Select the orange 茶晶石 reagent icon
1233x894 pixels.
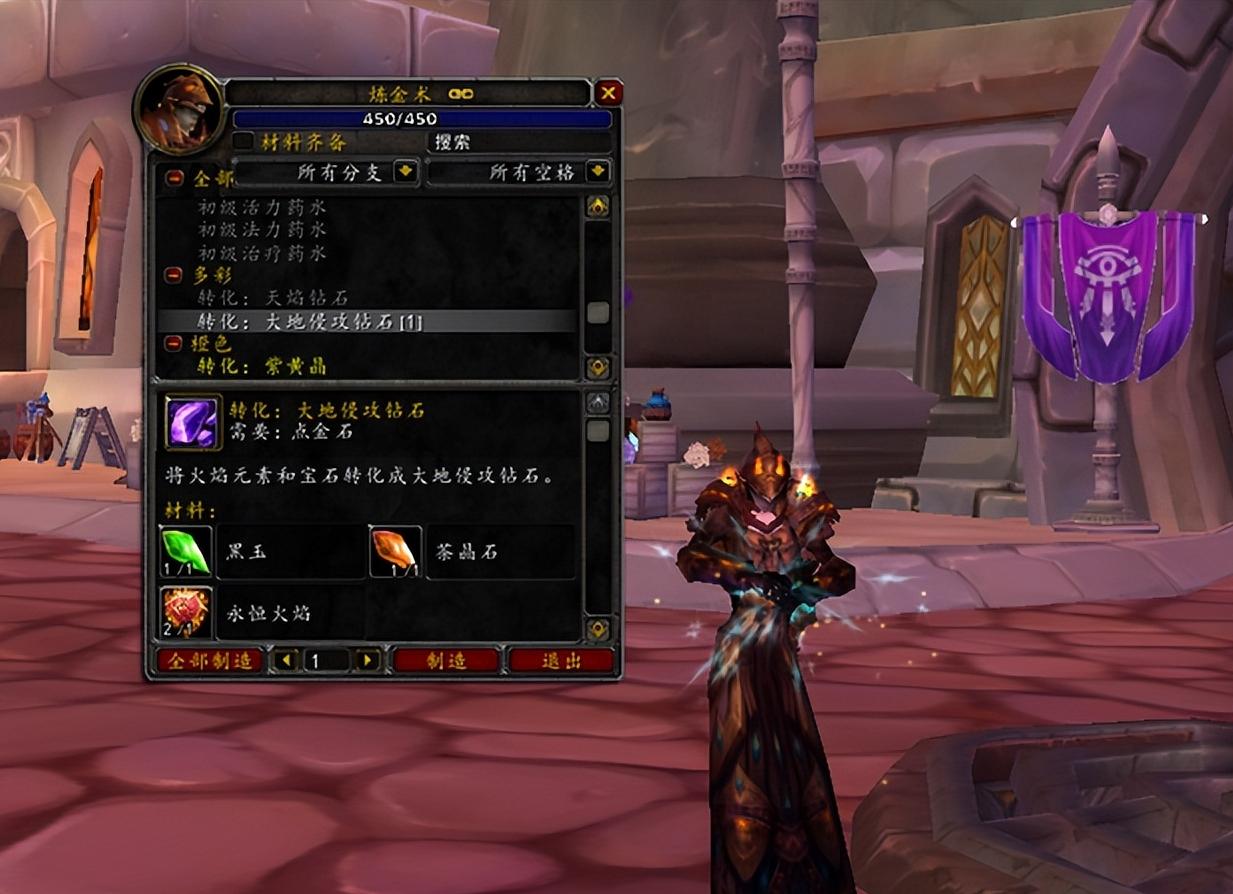pos(394,552)
